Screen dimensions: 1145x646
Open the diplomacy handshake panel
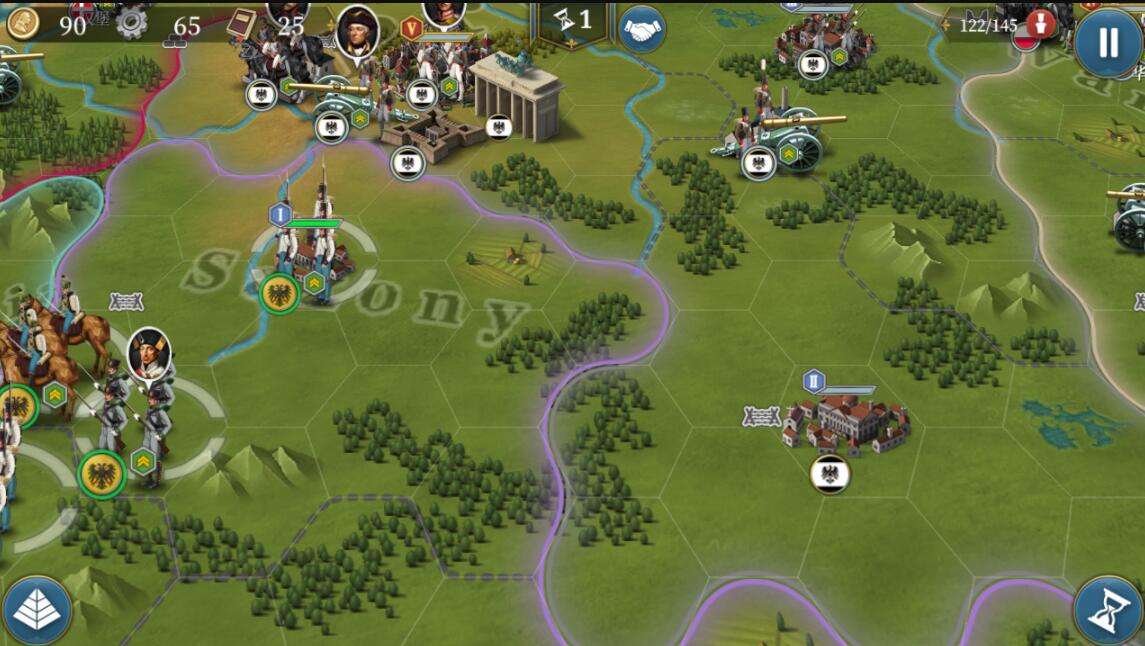coord(642,30)
